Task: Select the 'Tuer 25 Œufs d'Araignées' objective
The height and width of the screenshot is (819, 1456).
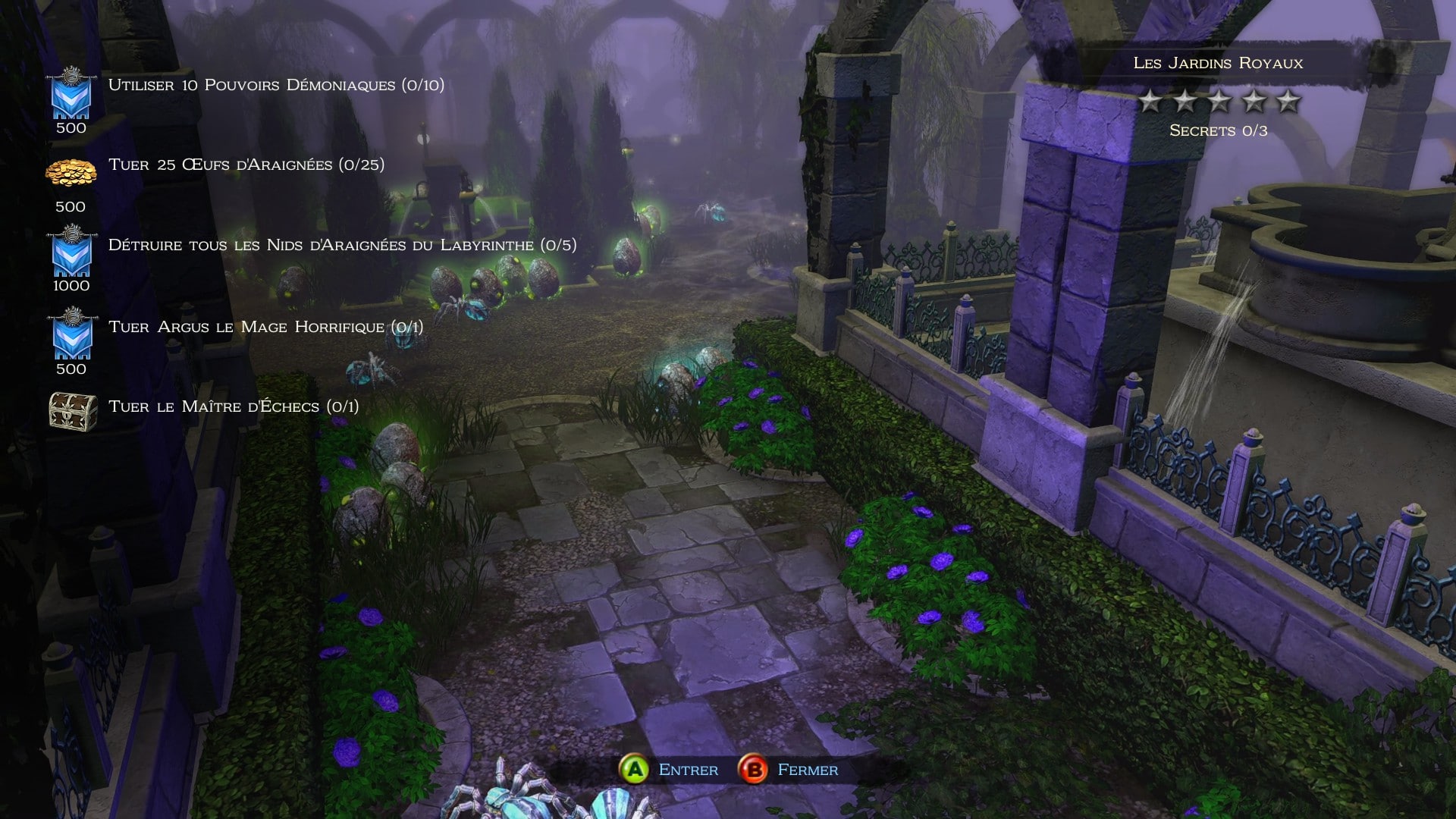Action: point(246,165)
